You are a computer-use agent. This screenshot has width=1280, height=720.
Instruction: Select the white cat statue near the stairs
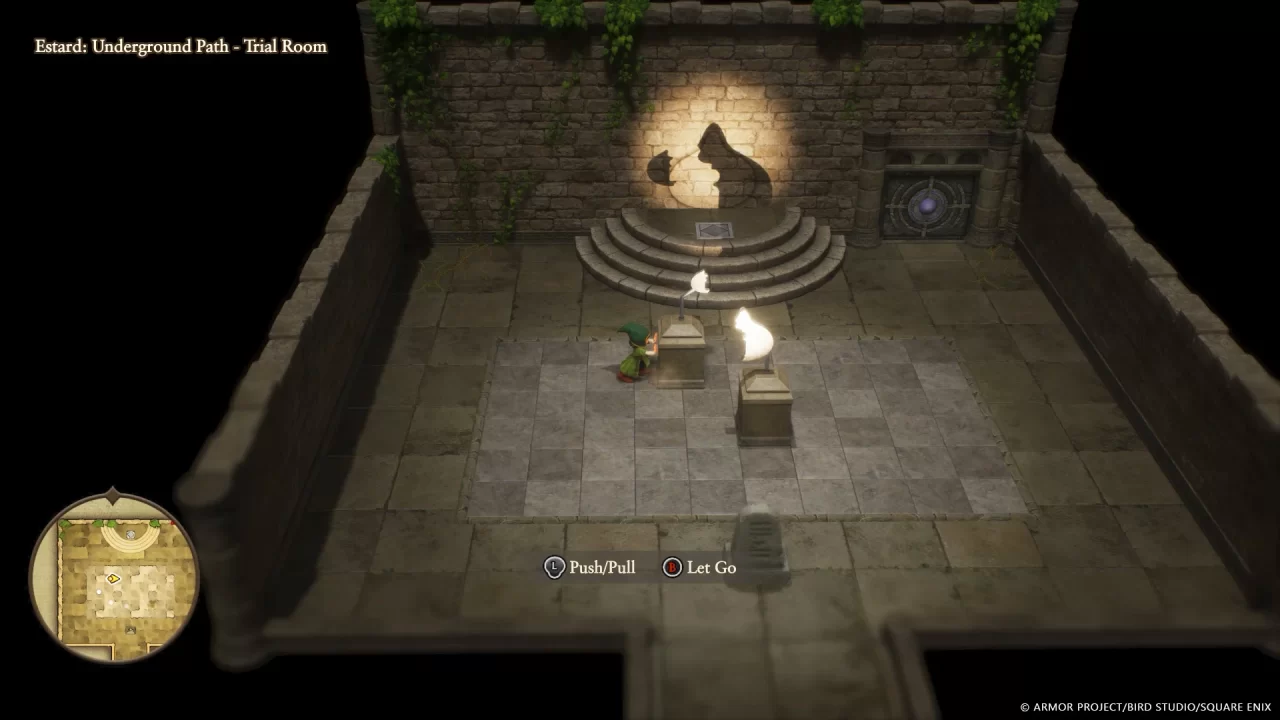click(700, 282)
